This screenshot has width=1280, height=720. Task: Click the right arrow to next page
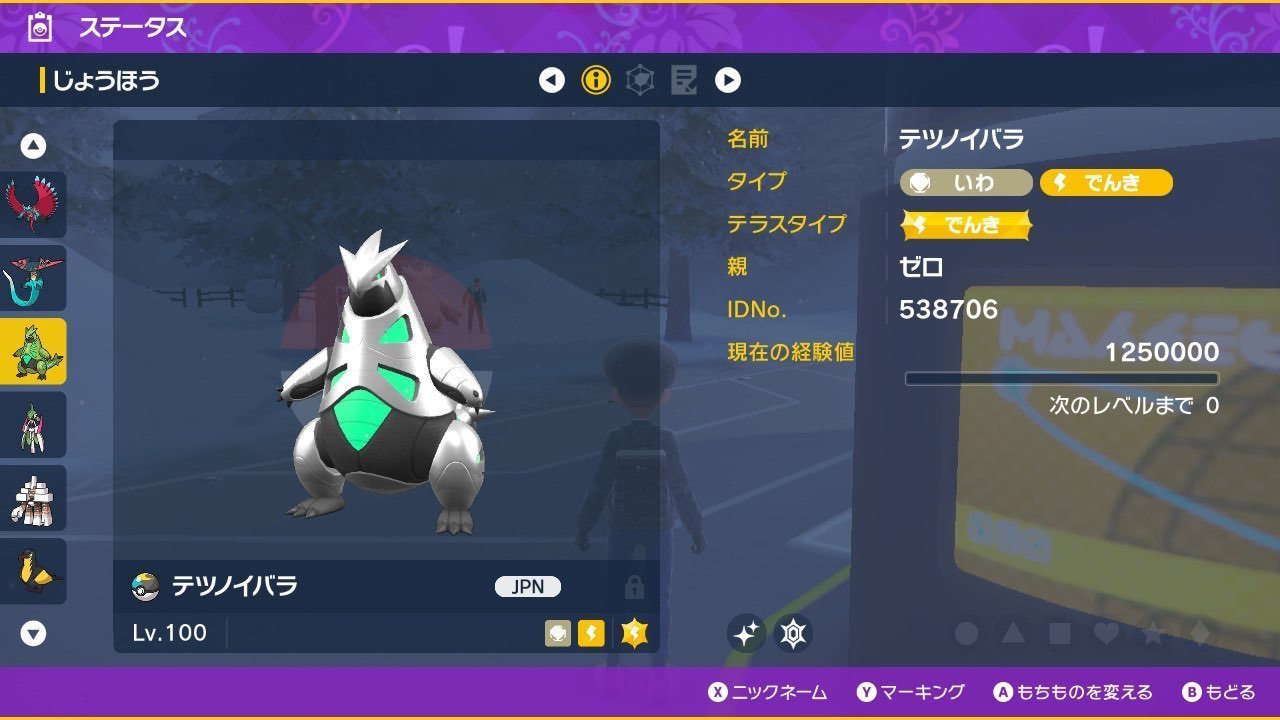(729, 80)
